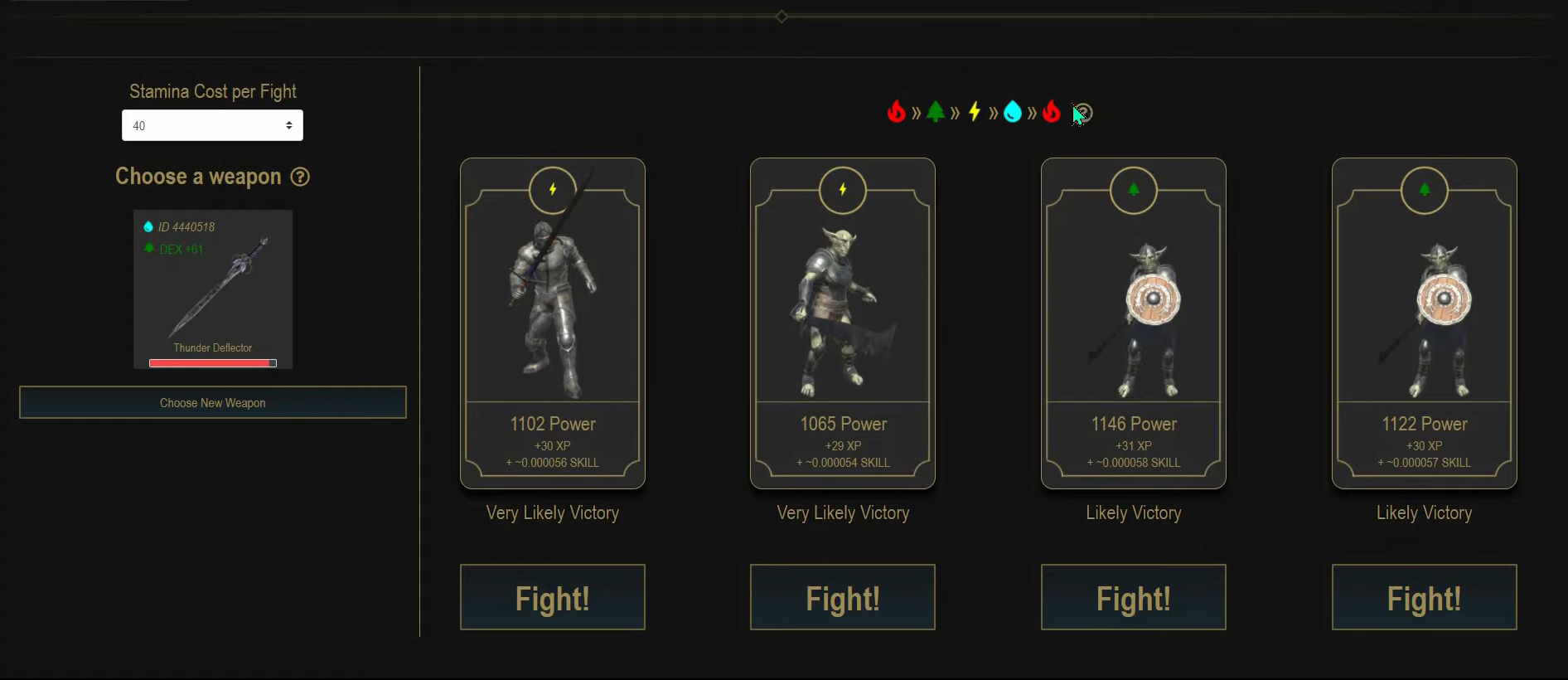
Task: Select the cyan water droplet element icon
Action: pyautogui.click(x=1013, y=112)
